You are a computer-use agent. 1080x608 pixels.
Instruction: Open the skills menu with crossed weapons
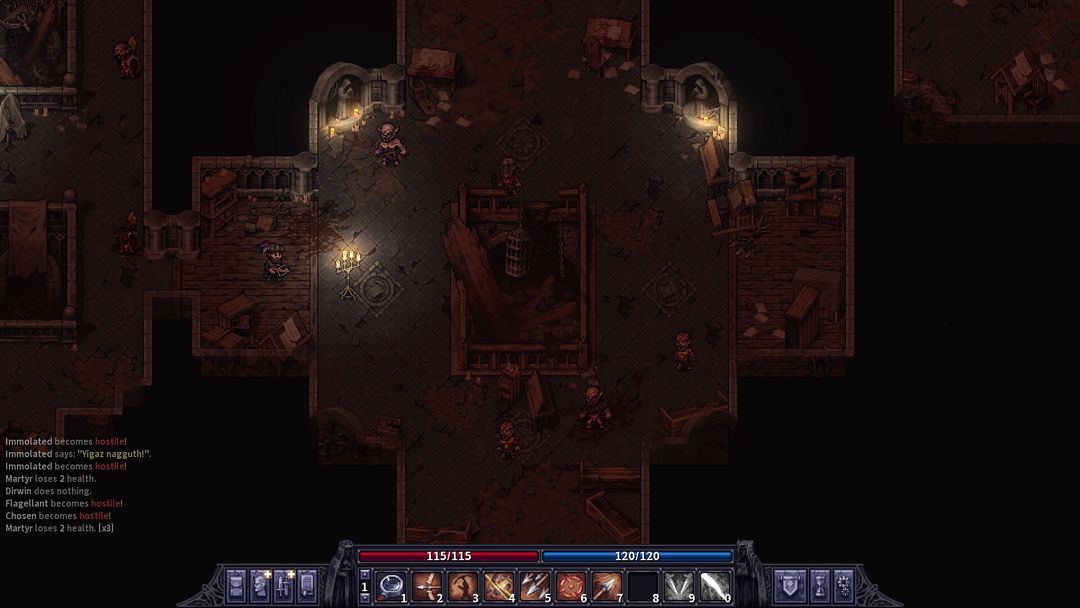pos(284,584)
